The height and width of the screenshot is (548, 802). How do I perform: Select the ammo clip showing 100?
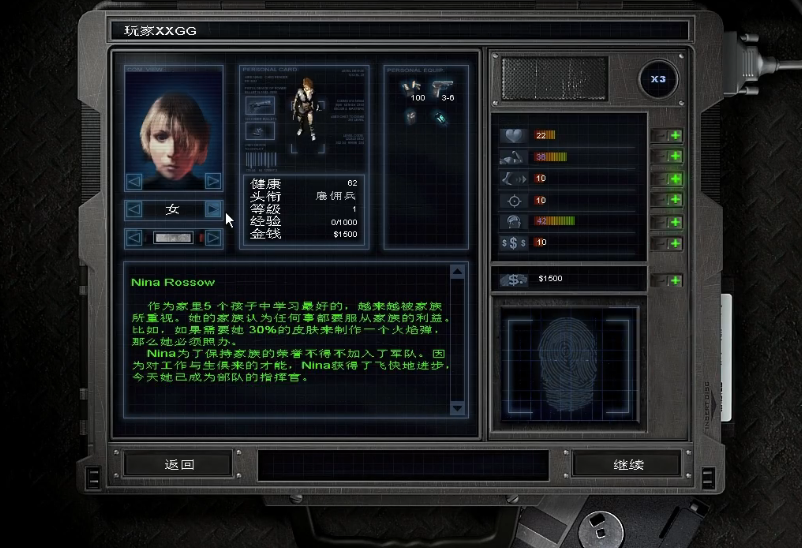click(x=411, y=86)
